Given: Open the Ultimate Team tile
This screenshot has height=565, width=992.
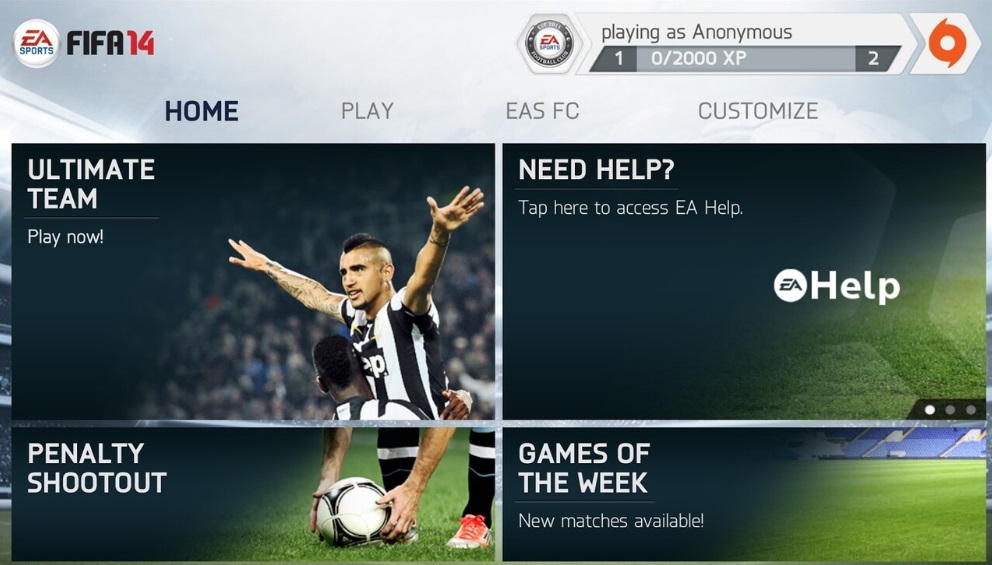Looking at the screenshot, I should tap(253, 281).
